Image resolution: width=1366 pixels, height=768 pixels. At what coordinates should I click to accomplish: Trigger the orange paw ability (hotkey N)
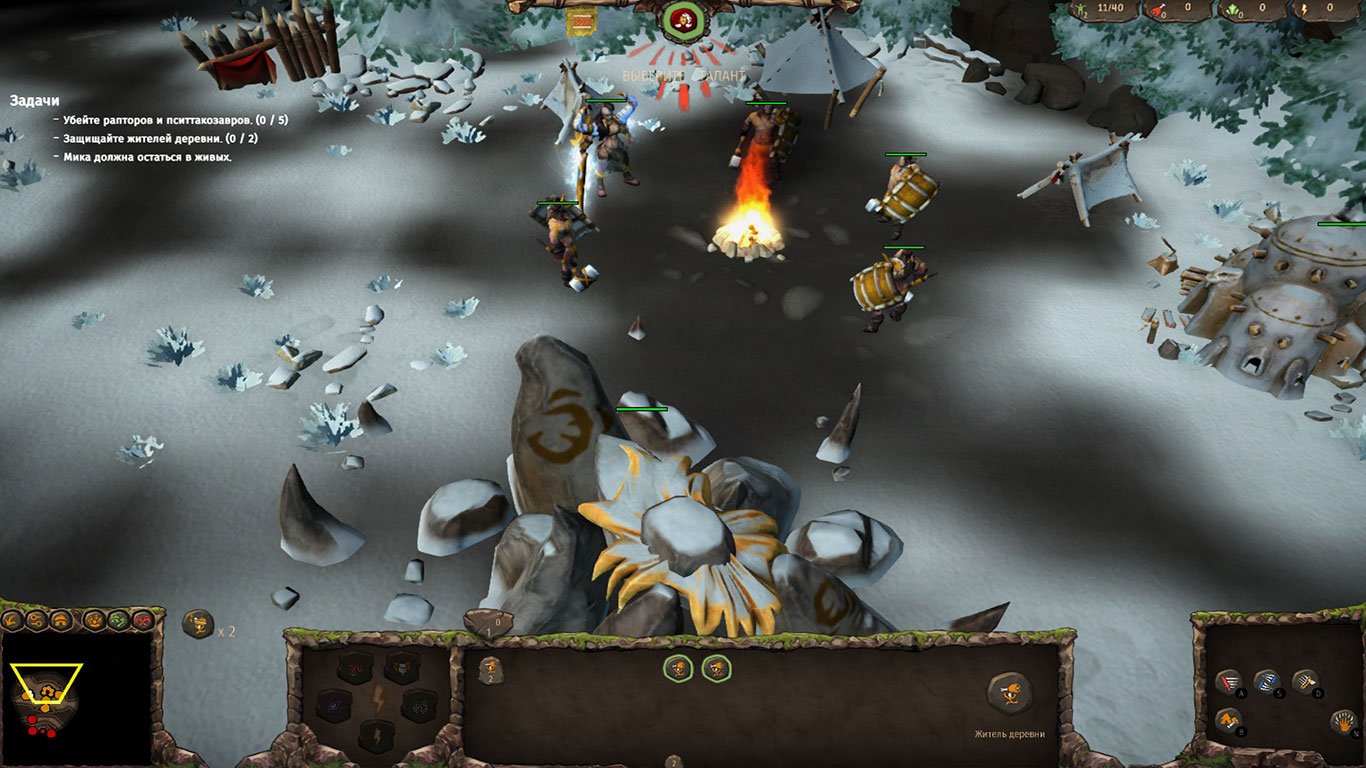[x=1344, y=721]
